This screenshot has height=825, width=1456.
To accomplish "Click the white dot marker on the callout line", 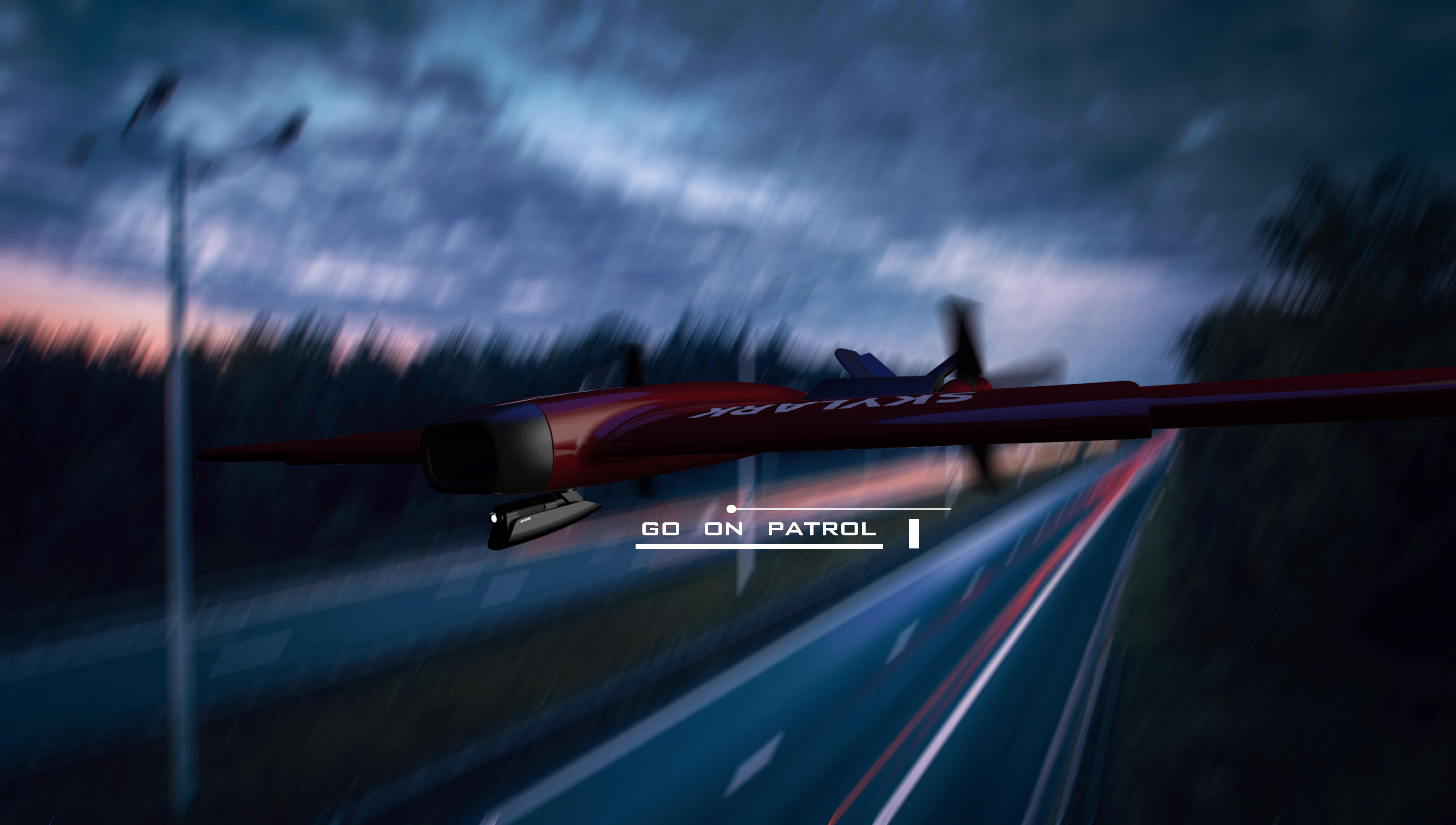I will (x=731, y=508).
